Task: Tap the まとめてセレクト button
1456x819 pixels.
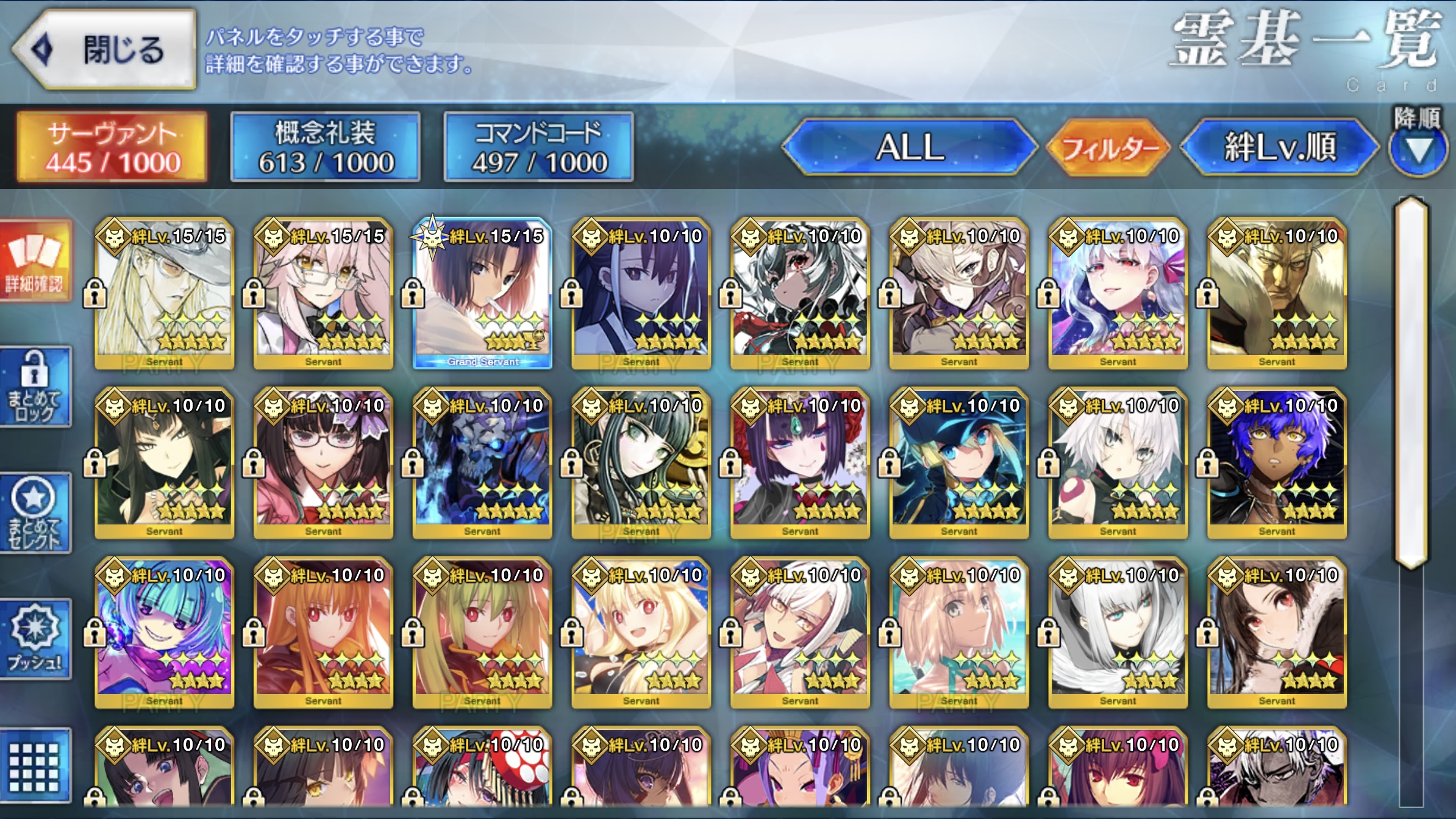Action: click(35, 513)
